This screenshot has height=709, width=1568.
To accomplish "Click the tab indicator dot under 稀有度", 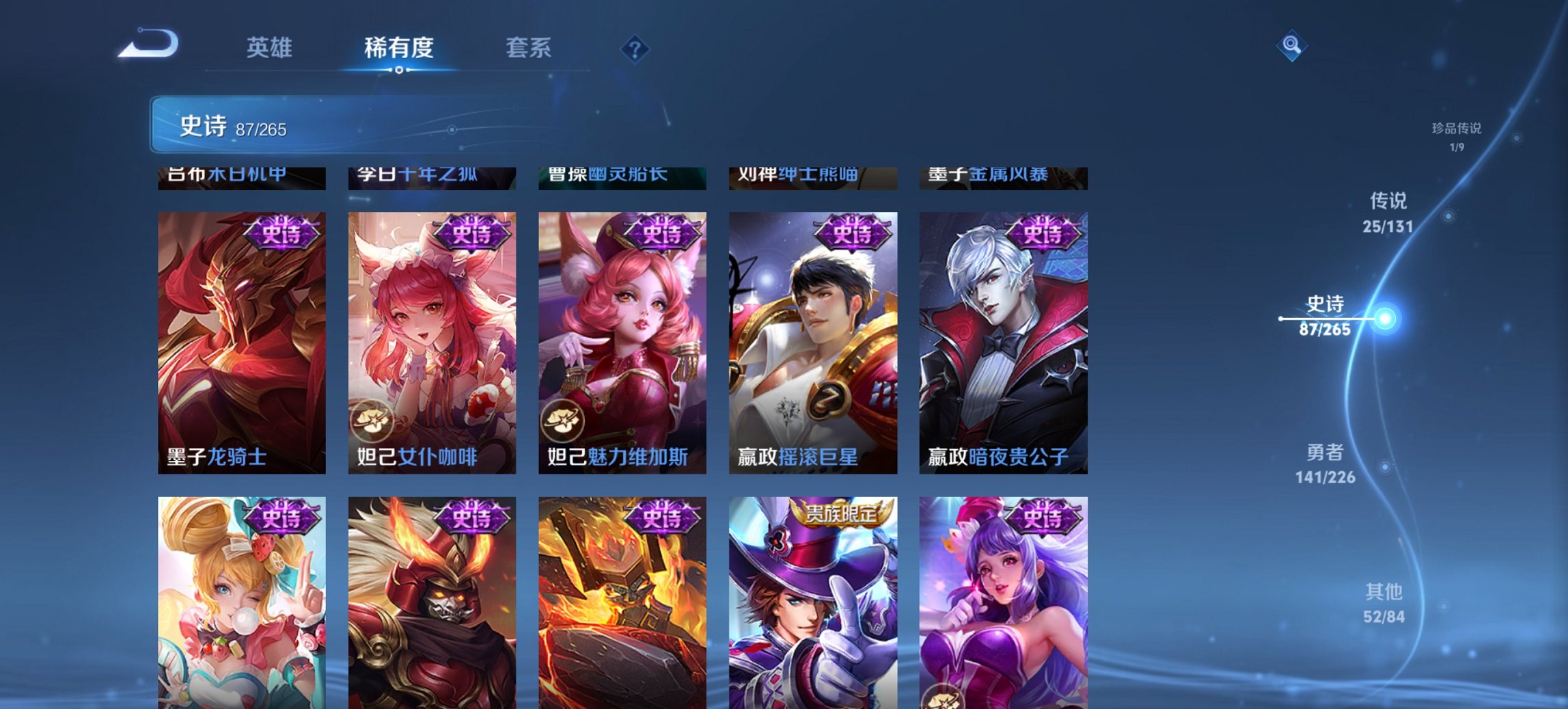I will click(400, 71).
